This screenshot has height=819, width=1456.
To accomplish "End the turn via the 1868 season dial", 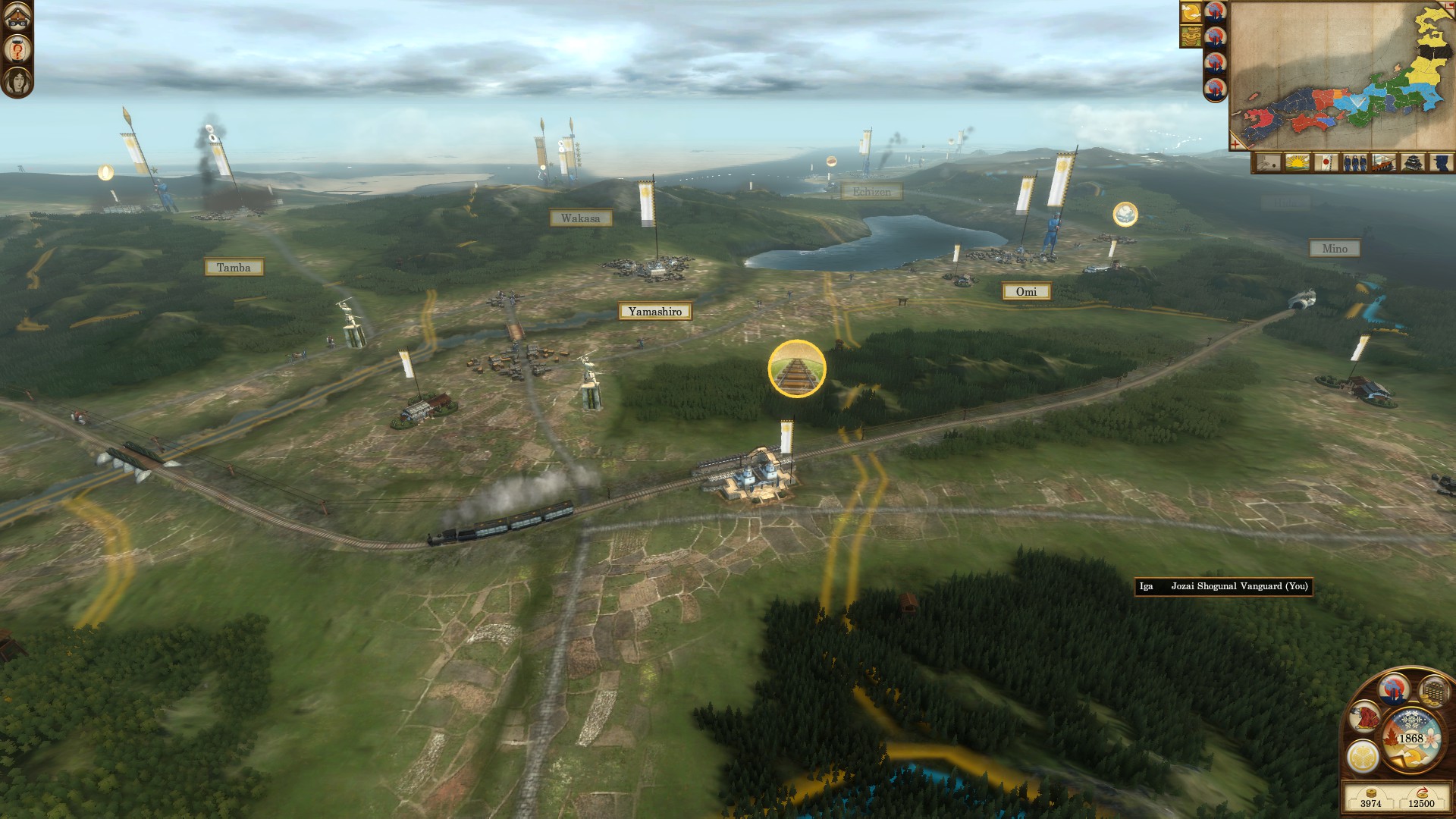I will [1410, 738].
